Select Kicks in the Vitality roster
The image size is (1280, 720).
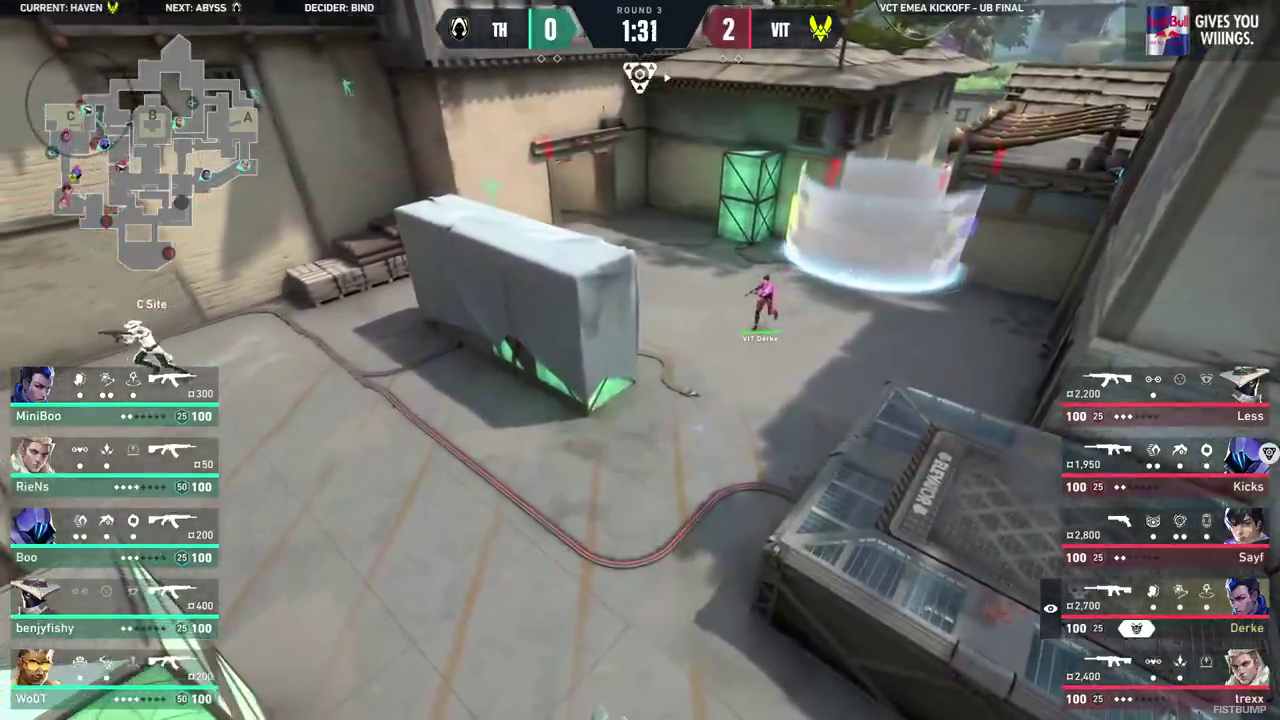tap(1166, 468)
